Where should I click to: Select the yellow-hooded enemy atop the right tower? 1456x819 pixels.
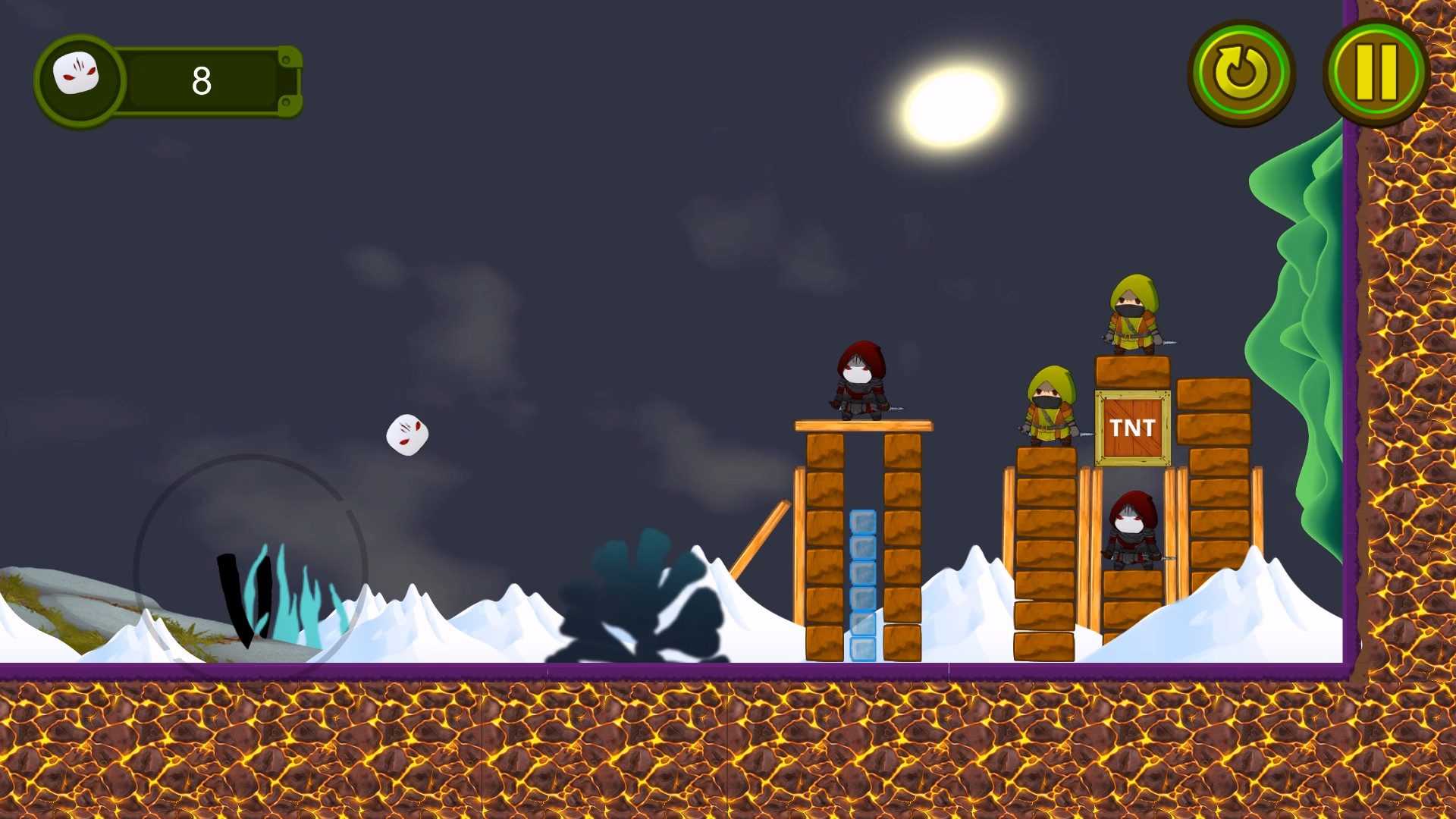click(1131, 315)
